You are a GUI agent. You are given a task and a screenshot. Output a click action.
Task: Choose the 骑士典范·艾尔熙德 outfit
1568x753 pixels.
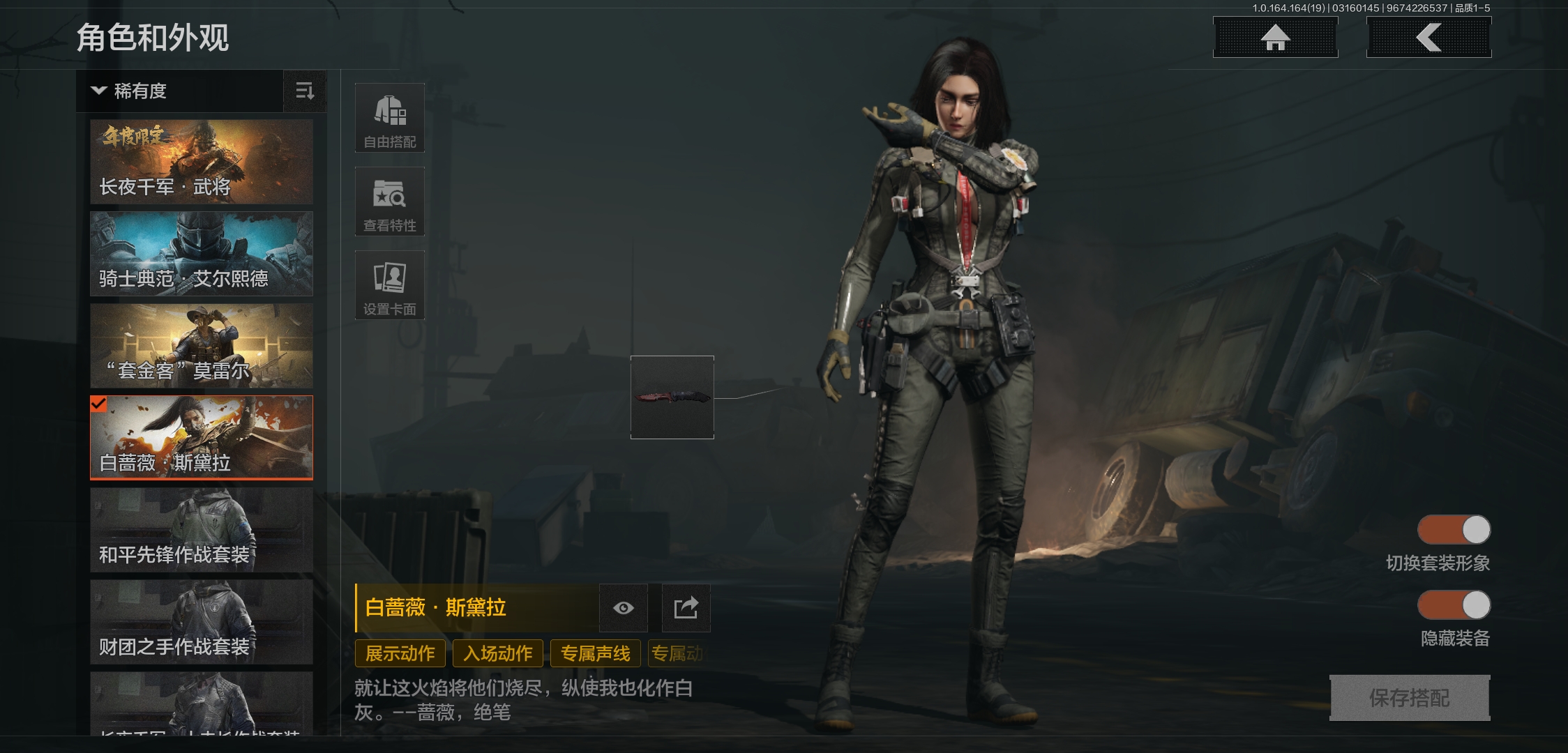pyautogui.click(x=202, y=254)
